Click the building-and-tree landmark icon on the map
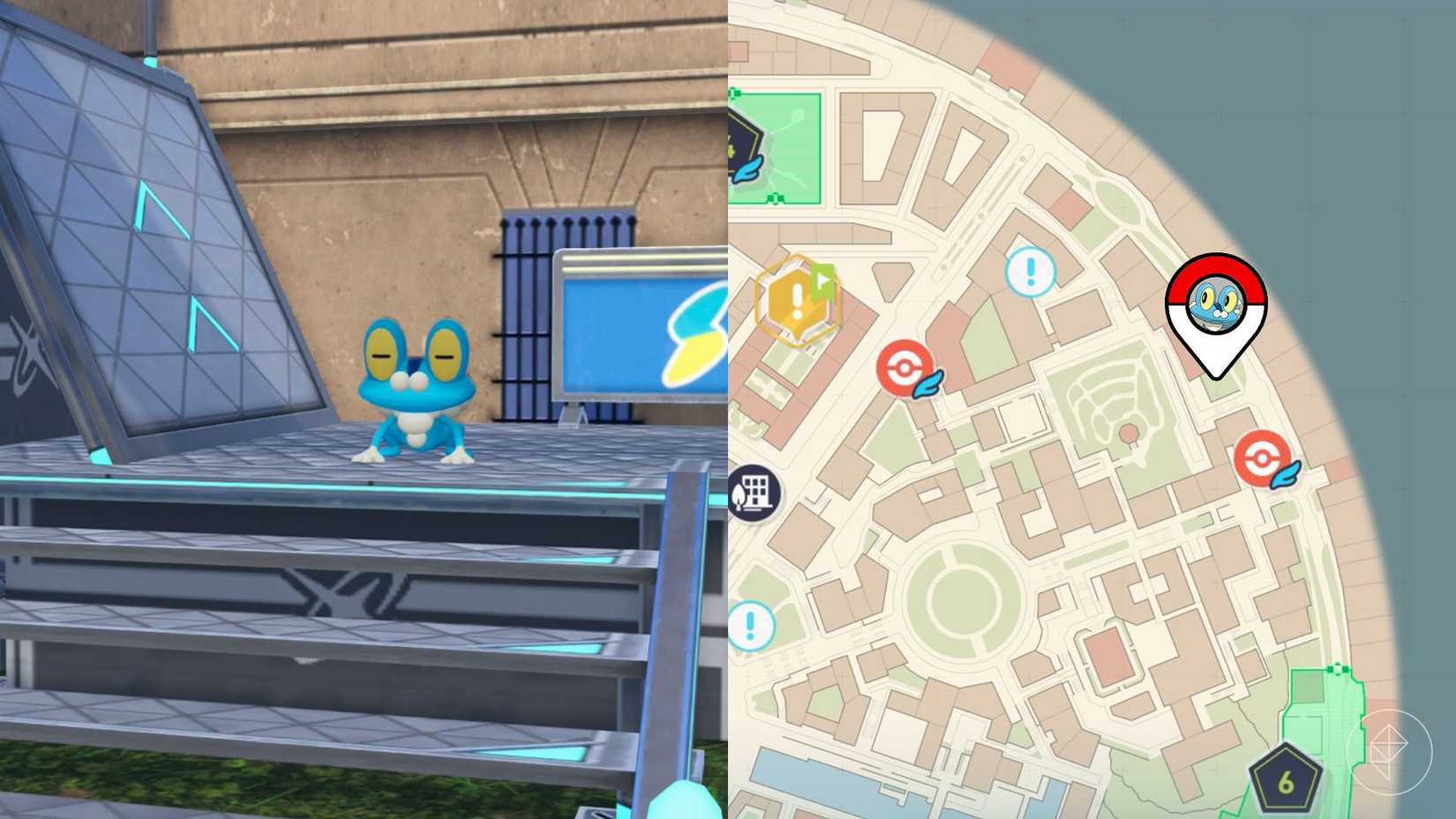Screen dimensions: 1456x819 point(754,492)
